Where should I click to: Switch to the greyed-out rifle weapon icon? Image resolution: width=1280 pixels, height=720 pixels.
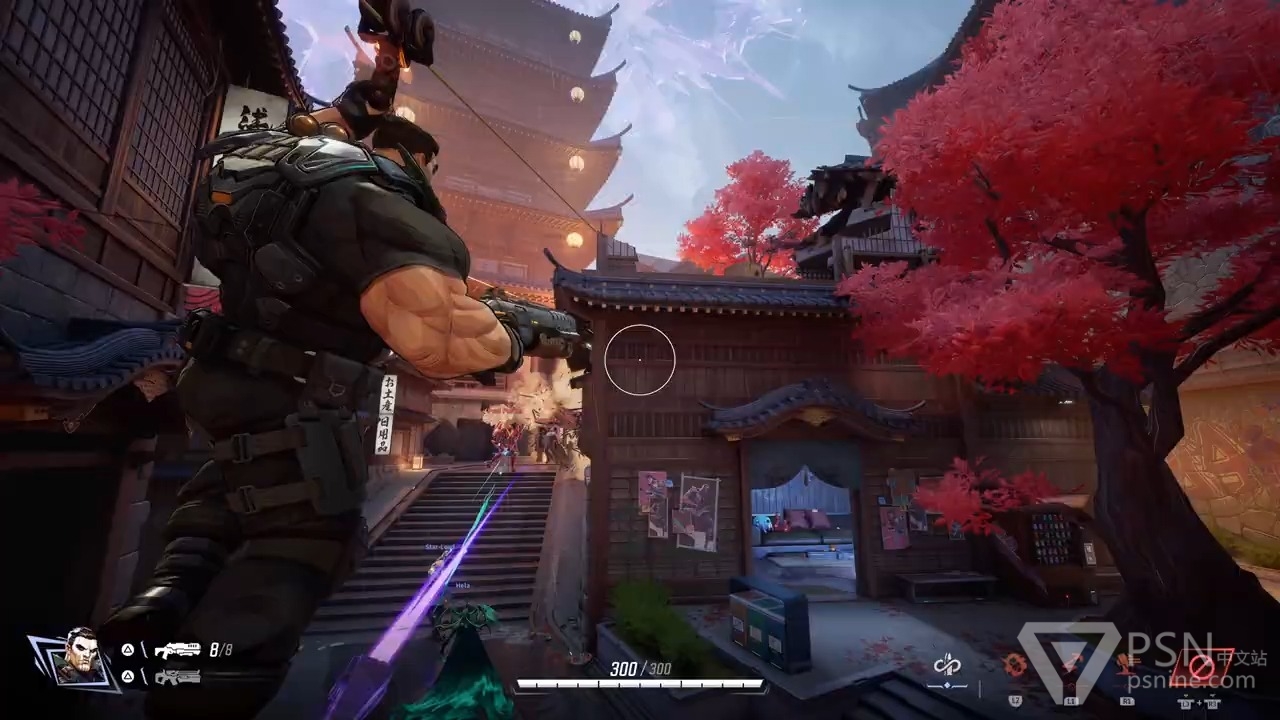coord(177,677)
